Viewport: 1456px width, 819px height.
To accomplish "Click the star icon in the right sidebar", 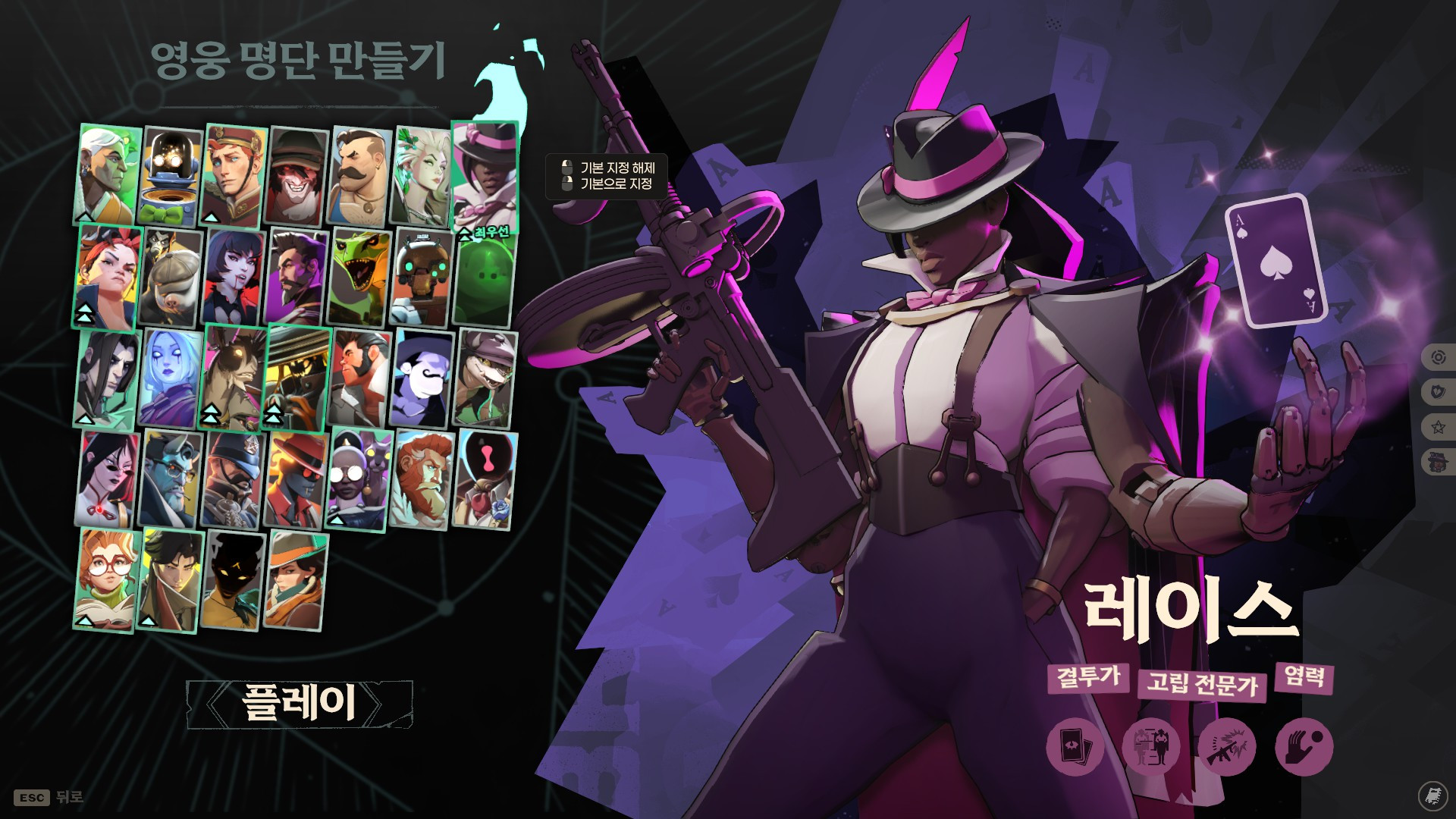I will pos(1438,428).
